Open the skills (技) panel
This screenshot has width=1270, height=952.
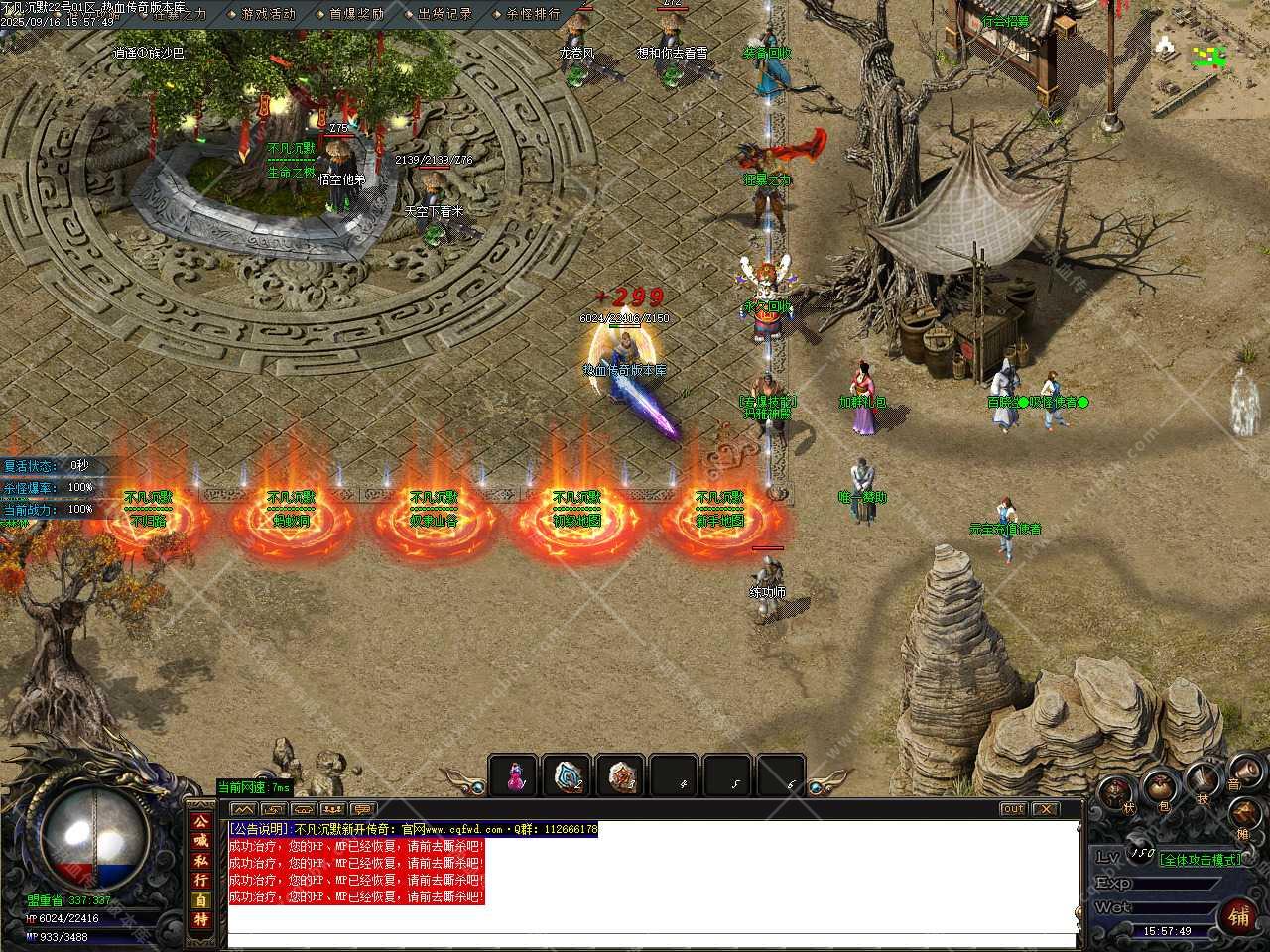point(1203,782)
